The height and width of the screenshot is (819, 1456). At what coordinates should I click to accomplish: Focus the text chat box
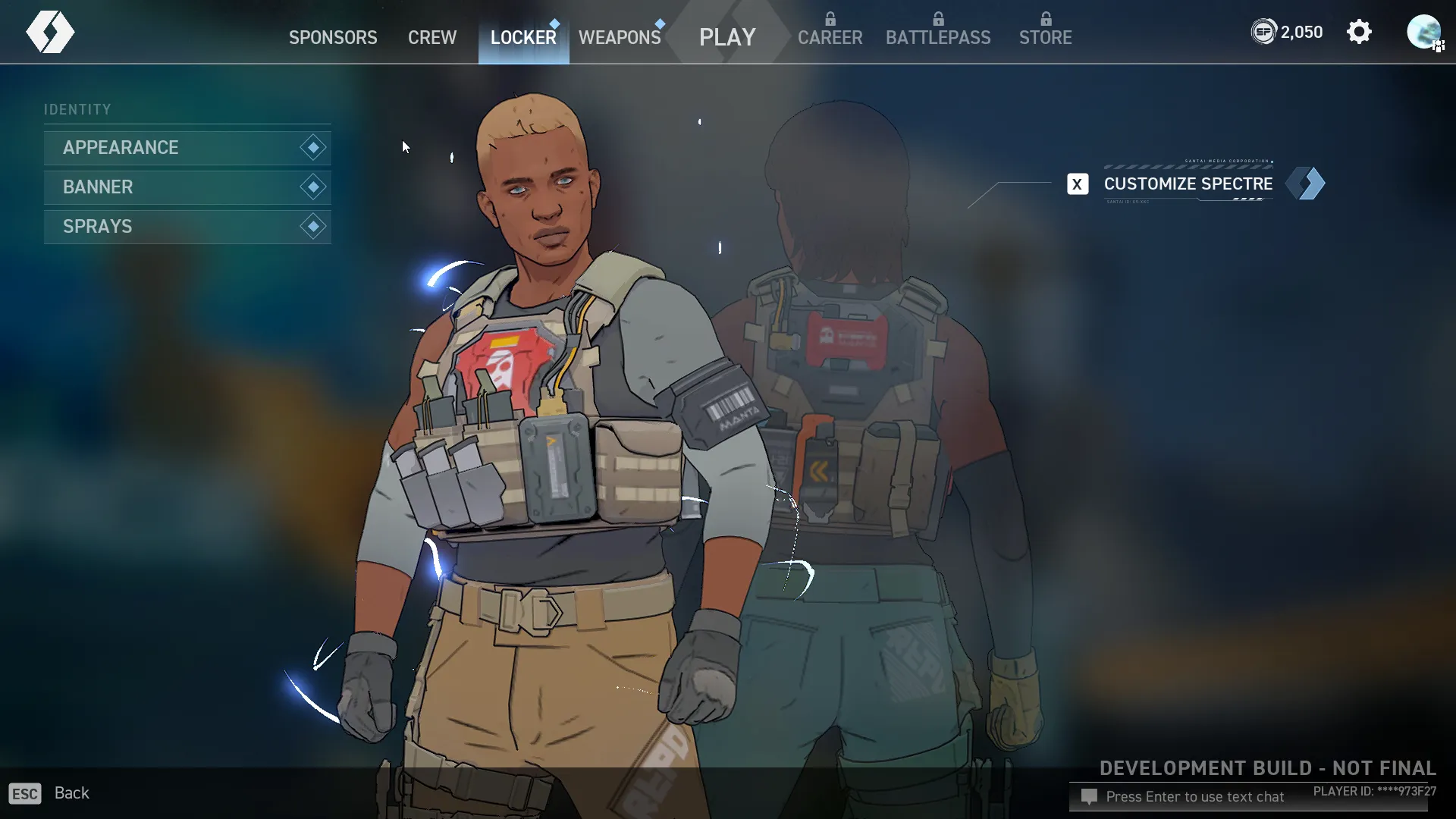1194,797
